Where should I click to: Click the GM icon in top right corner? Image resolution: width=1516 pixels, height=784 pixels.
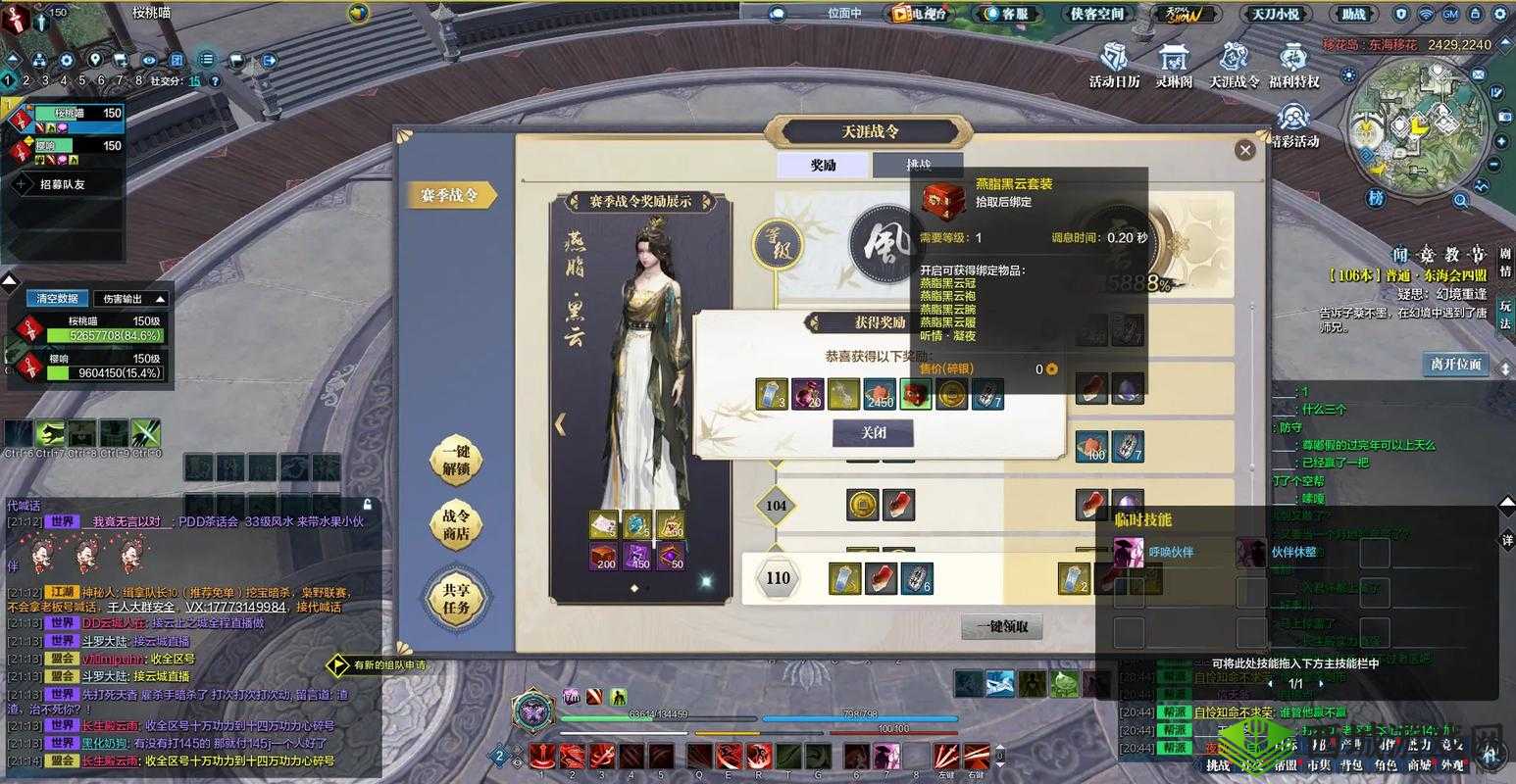[x=1450, y=15]
